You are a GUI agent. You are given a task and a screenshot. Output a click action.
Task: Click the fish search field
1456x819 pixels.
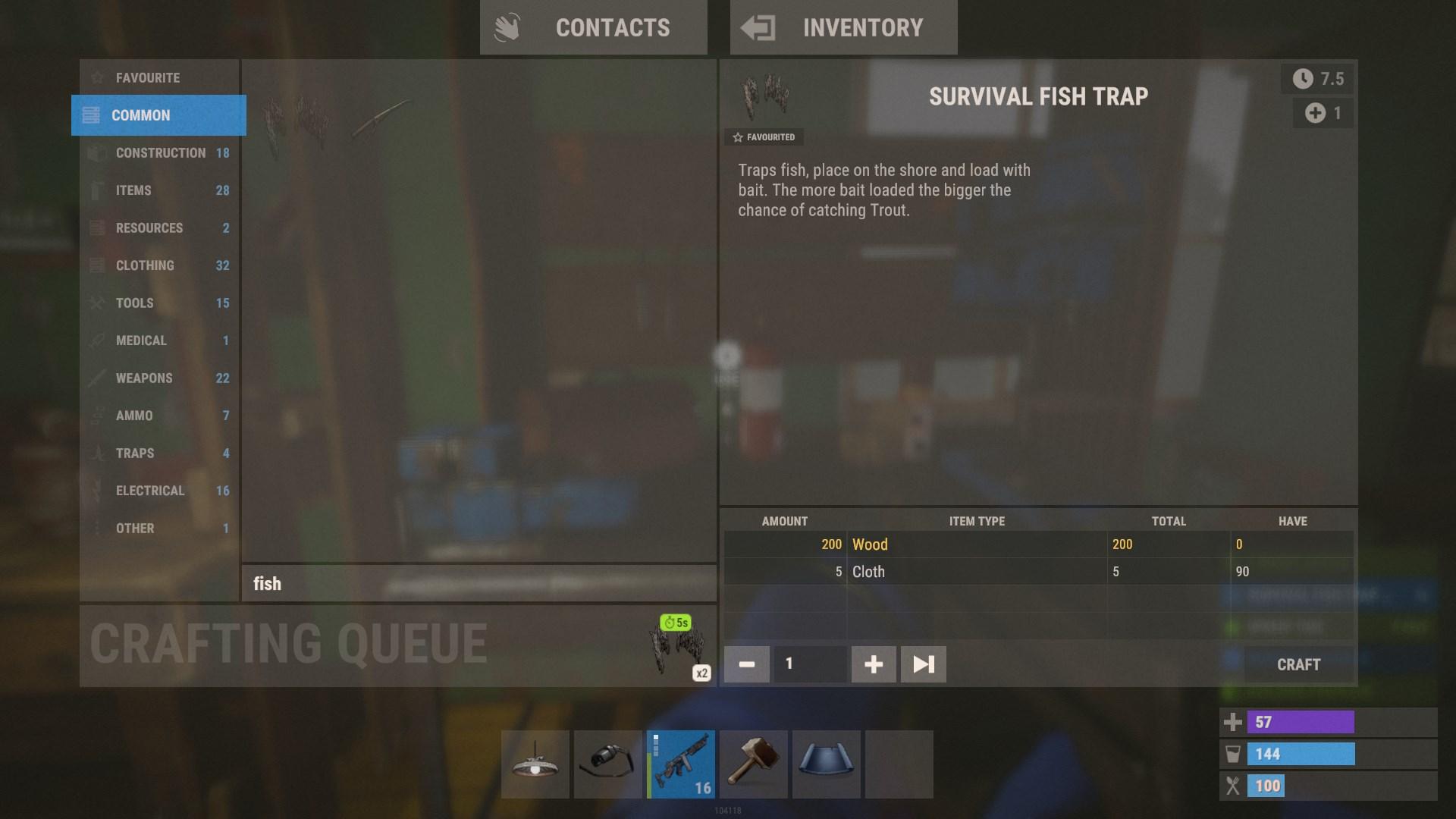478,584
